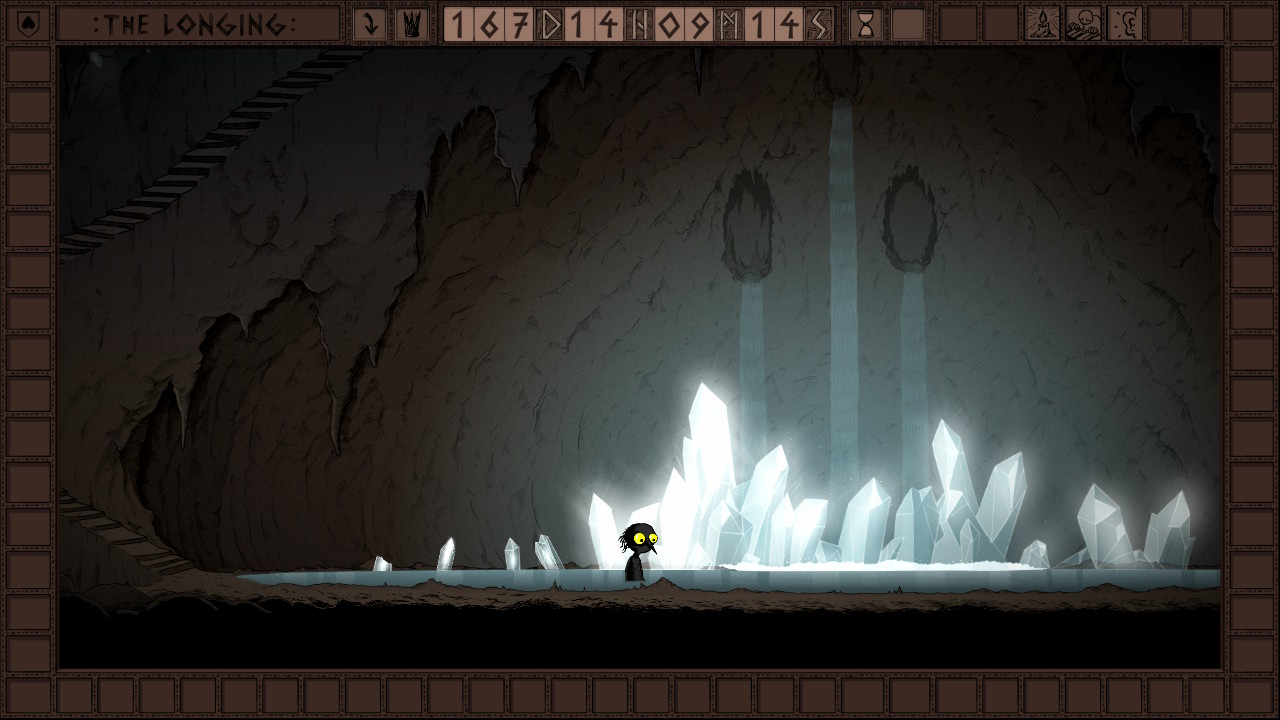This screenshot has height=720, width=1280.
Task: Activate the burning candle icon
Action: tap(1042, 24)
